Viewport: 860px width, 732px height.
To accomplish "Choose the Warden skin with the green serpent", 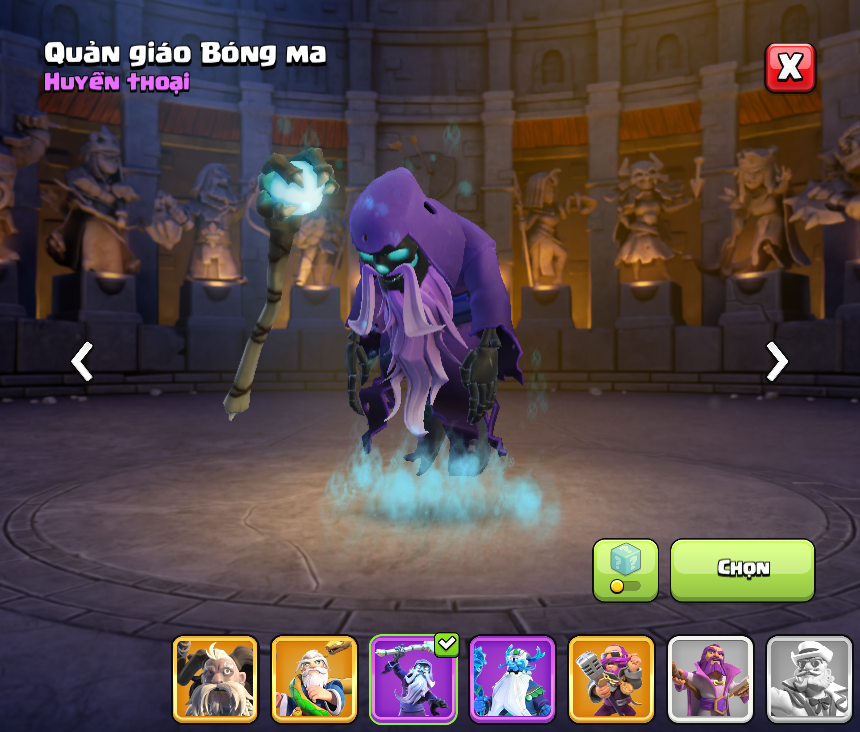I will tap(314, 679).
